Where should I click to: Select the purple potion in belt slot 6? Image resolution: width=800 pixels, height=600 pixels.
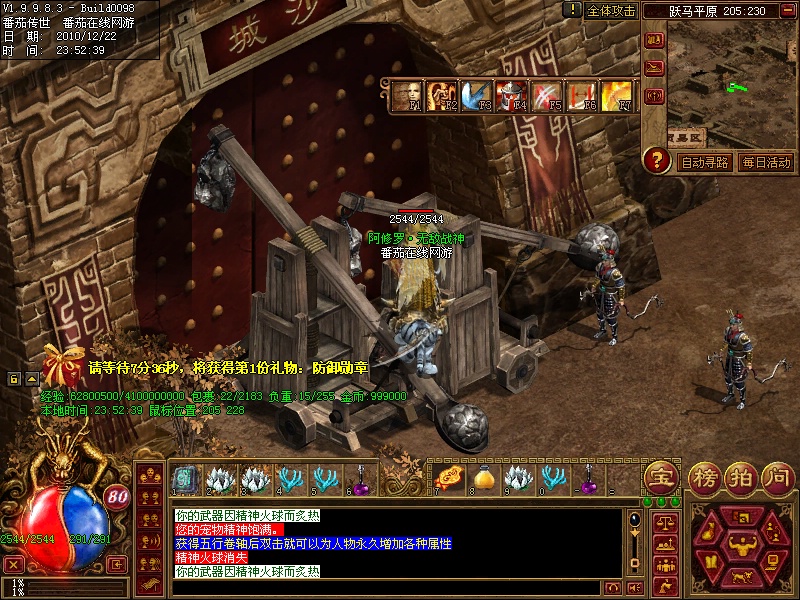click(x=360, y=478)
